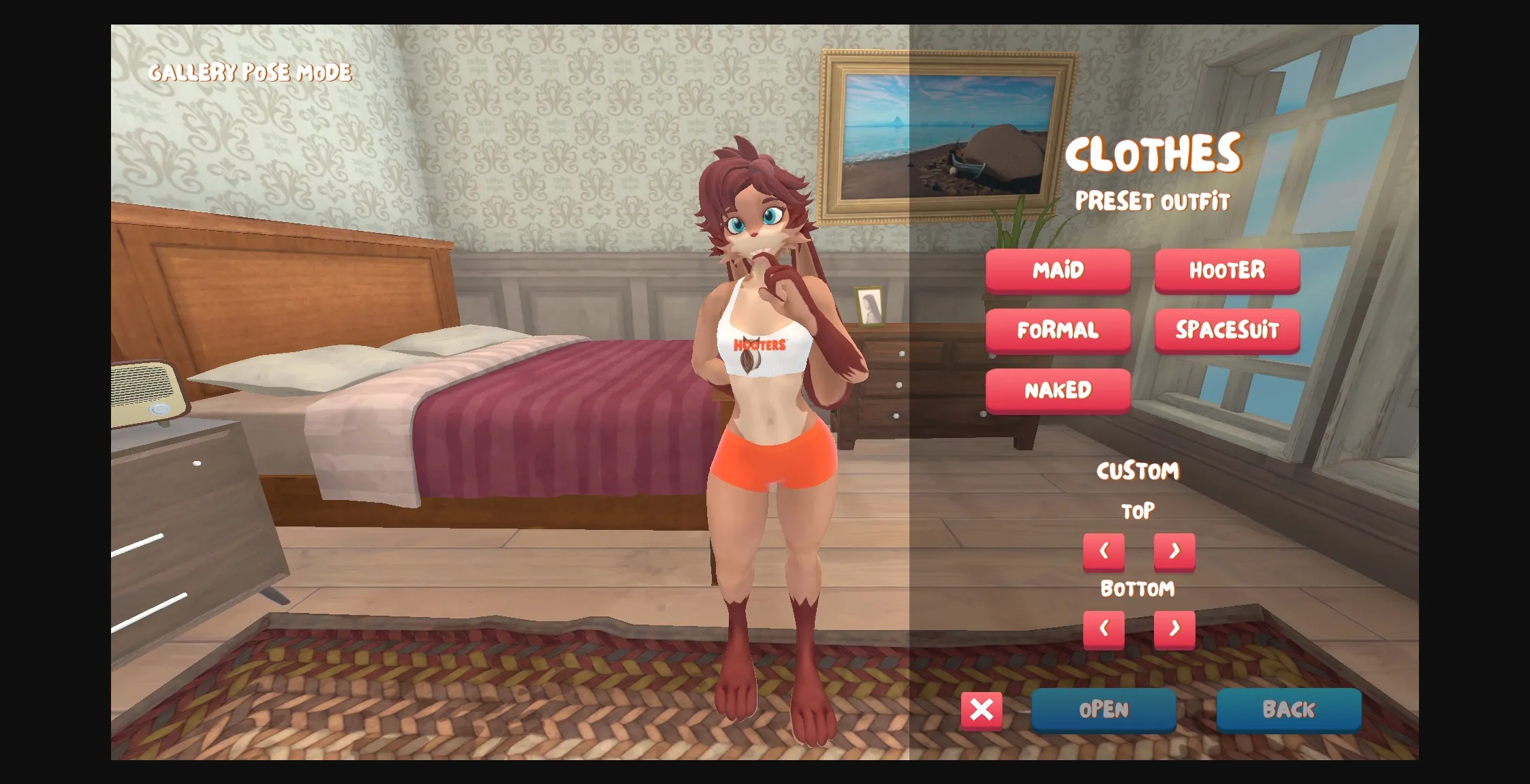Click the Gallery Pose Mode label

tap(251, 72)
